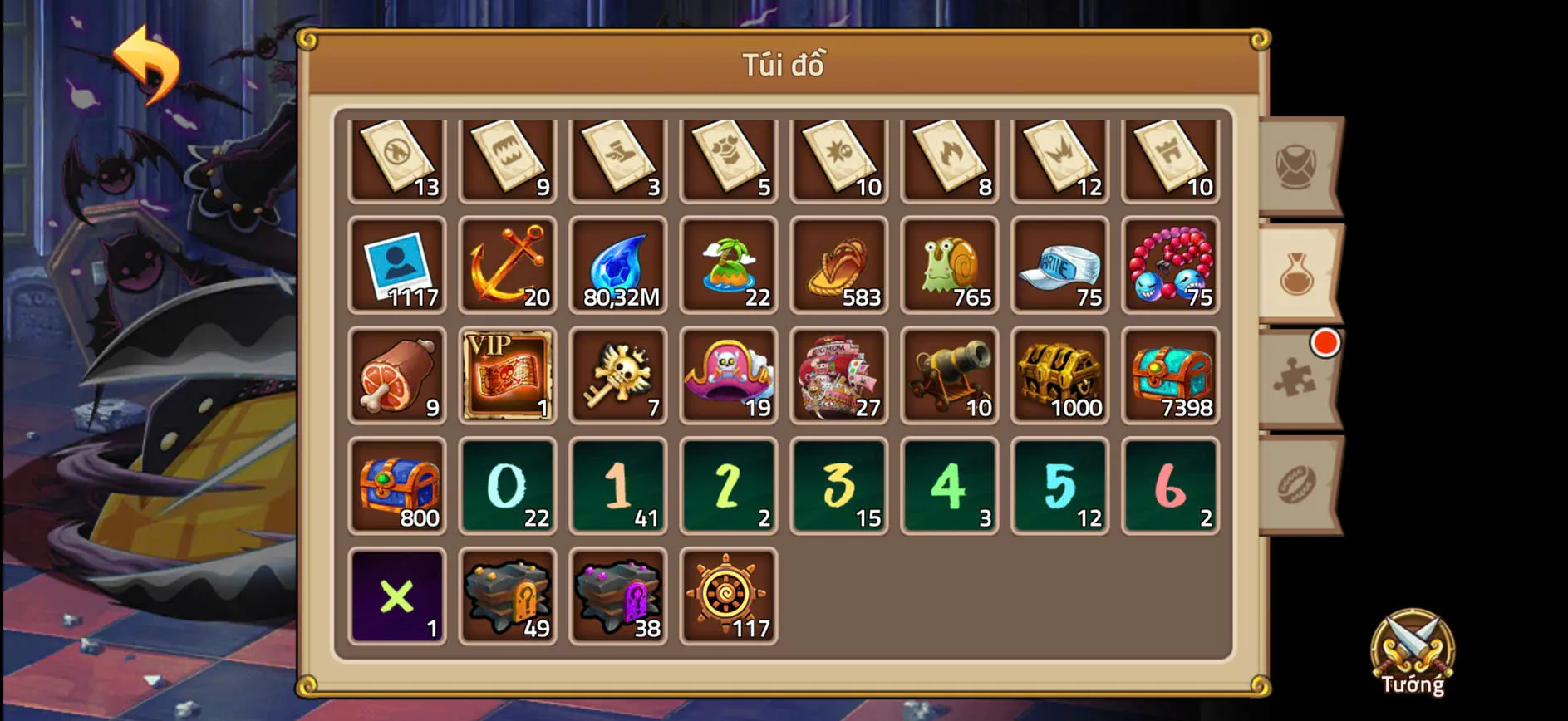The width and height of the screenshot is (1568, 721).
Task: Open the VIP scroll item
Action: coord(508,375)
